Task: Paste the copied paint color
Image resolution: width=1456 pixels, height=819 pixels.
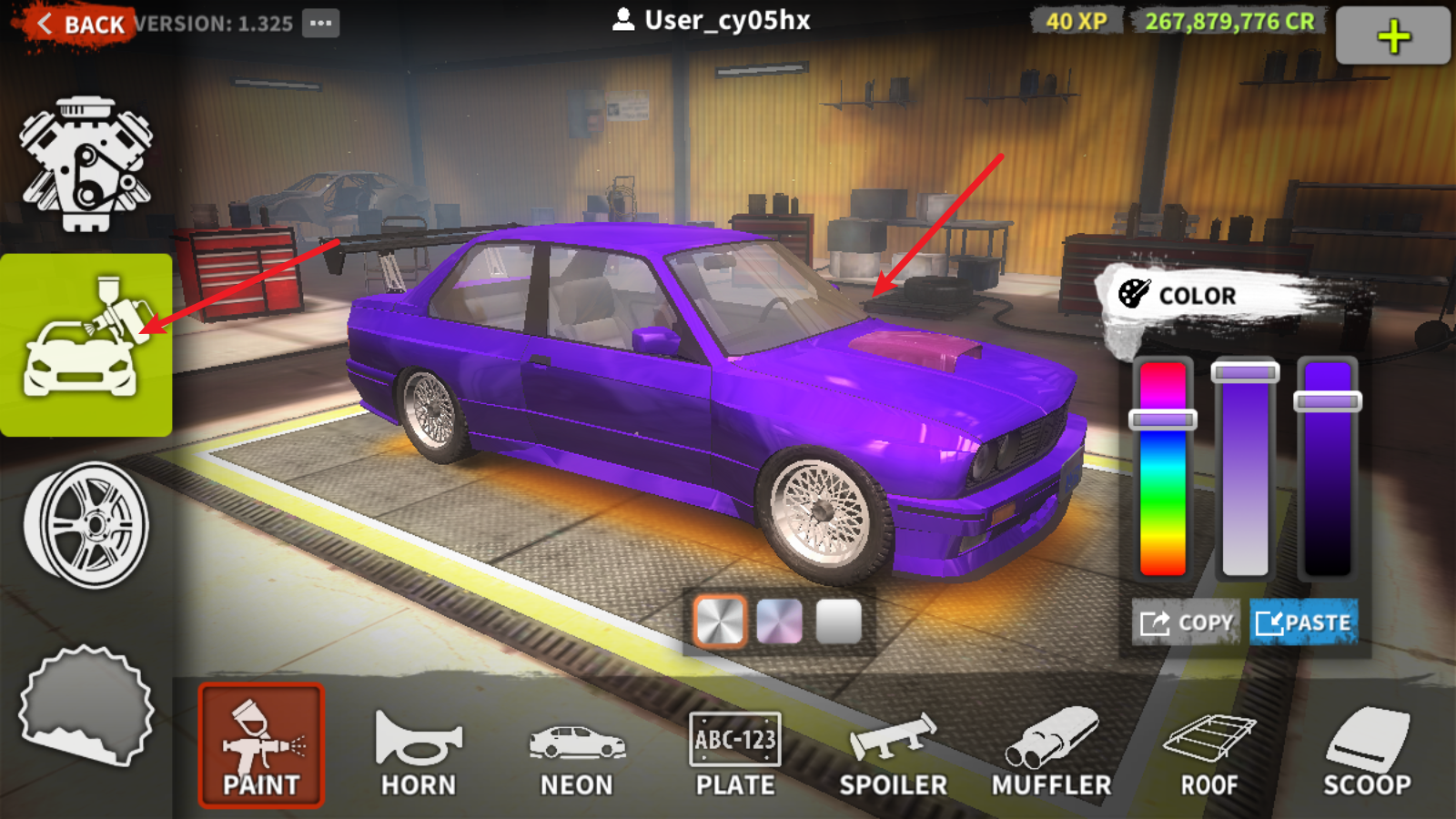Action: [1303, 622]
